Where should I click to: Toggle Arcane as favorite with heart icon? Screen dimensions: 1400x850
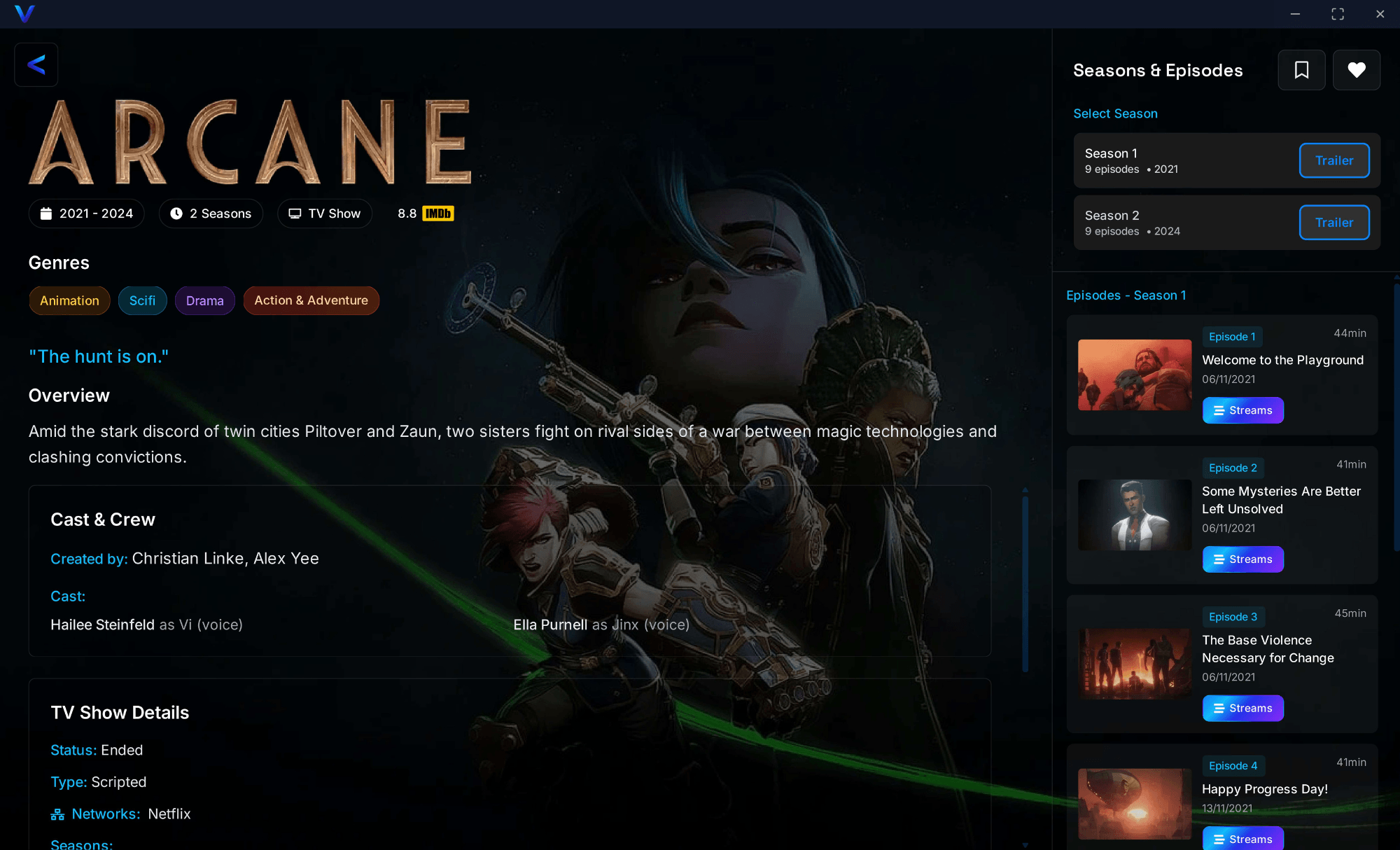(x=1357, y=70)
